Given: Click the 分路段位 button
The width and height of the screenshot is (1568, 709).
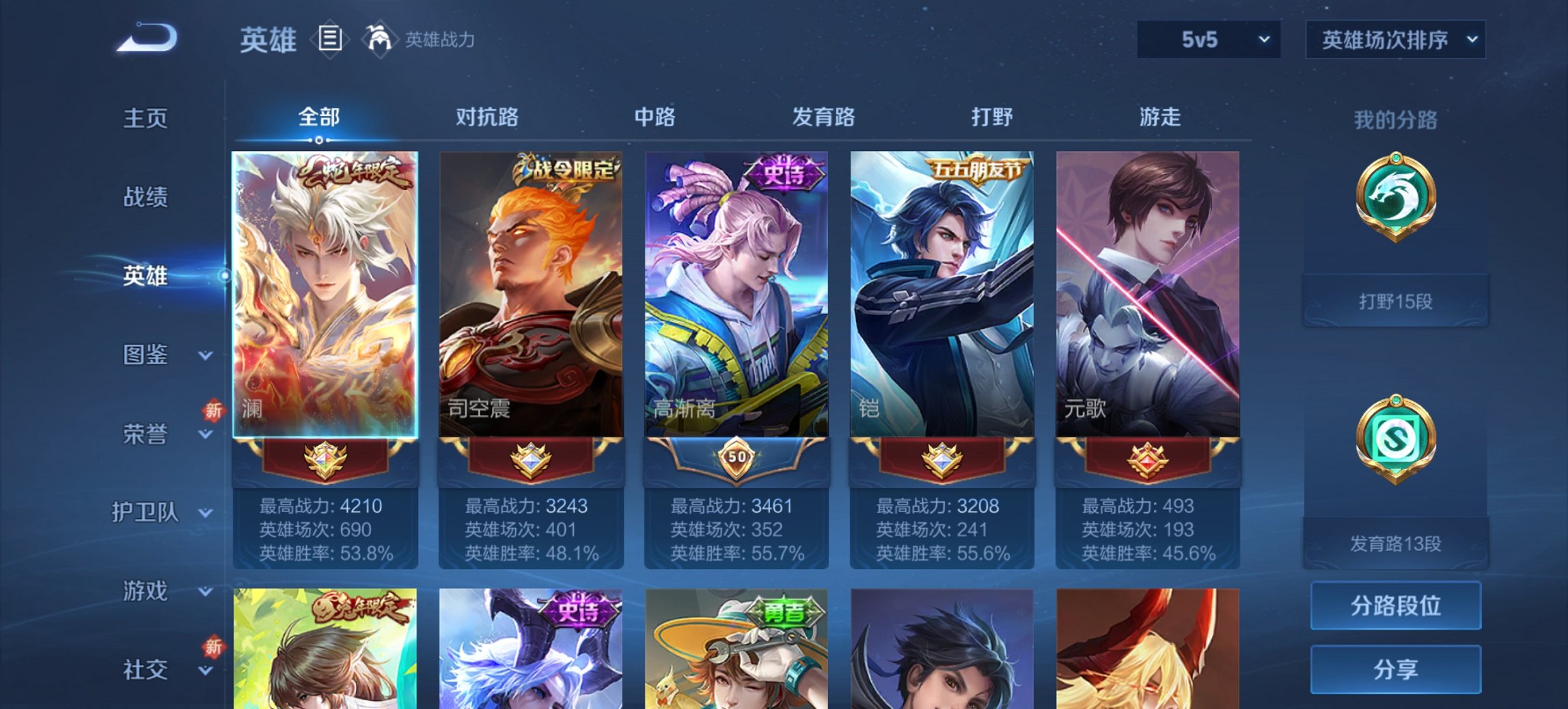Looking at the screenshot, I should pyautogui.click(x=1395, y=606).
